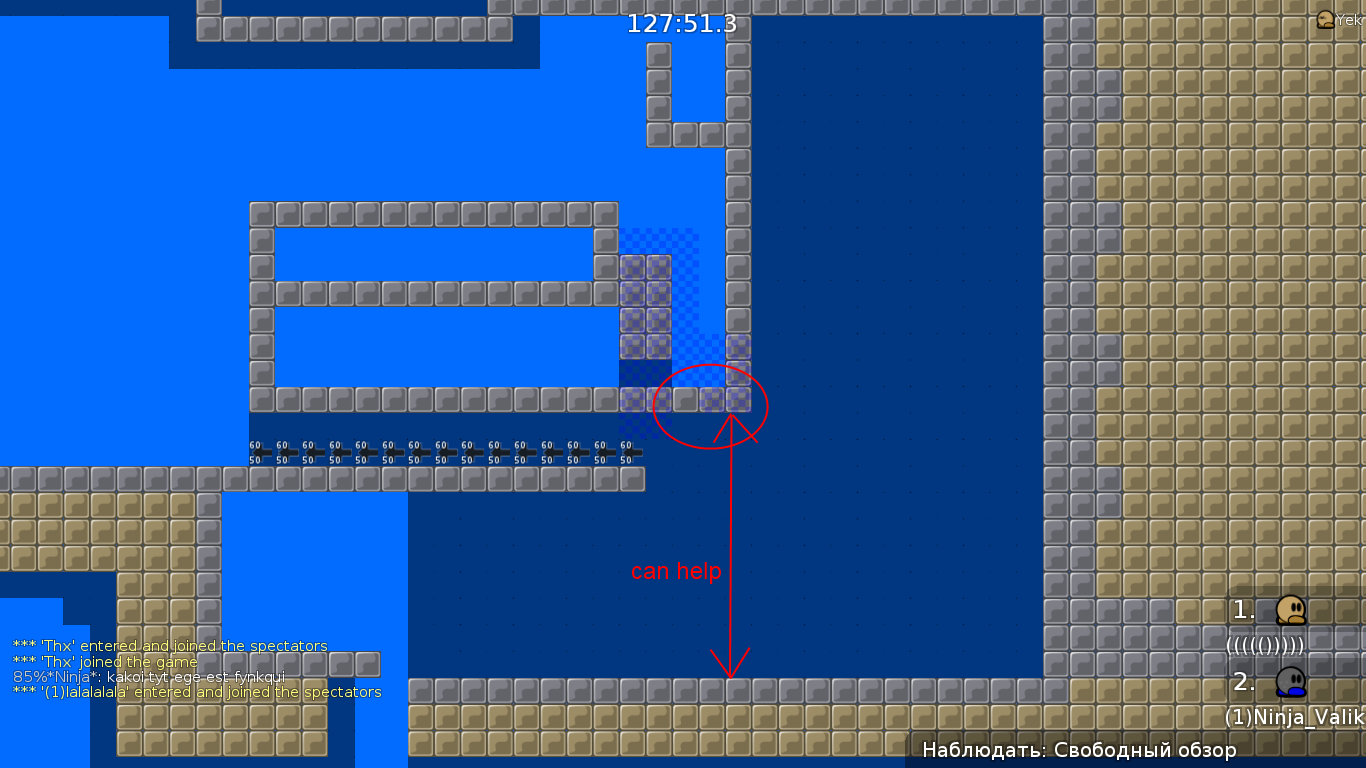Click the red 'can help' annotation text
The height and width of the screenshot is (768, 1366).
click(675, 571)
